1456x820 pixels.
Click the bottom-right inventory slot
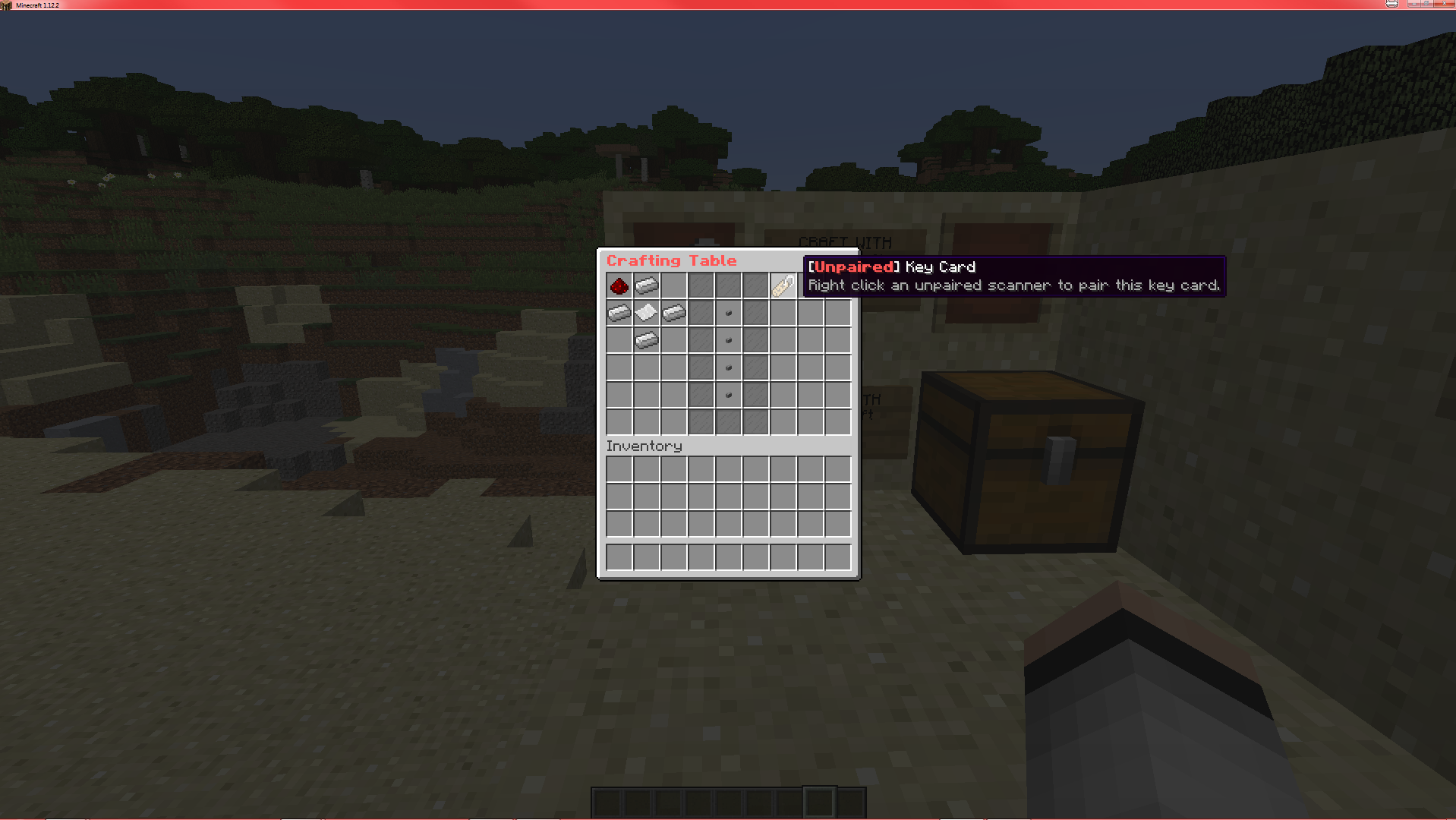pyautogui.click(x=838, y=557)
